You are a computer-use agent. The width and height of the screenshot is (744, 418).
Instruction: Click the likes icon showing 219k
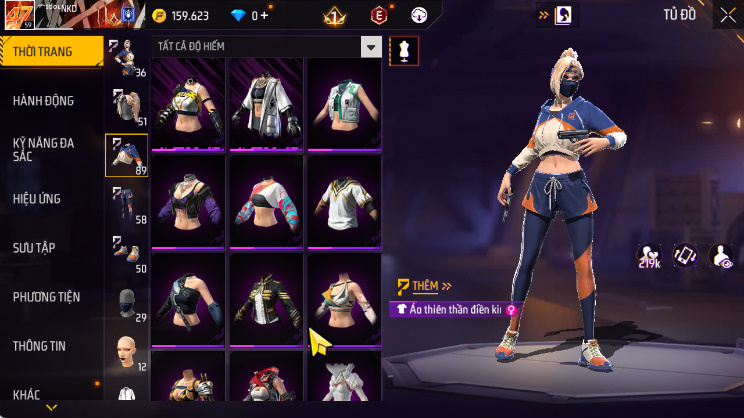(649, 256)
